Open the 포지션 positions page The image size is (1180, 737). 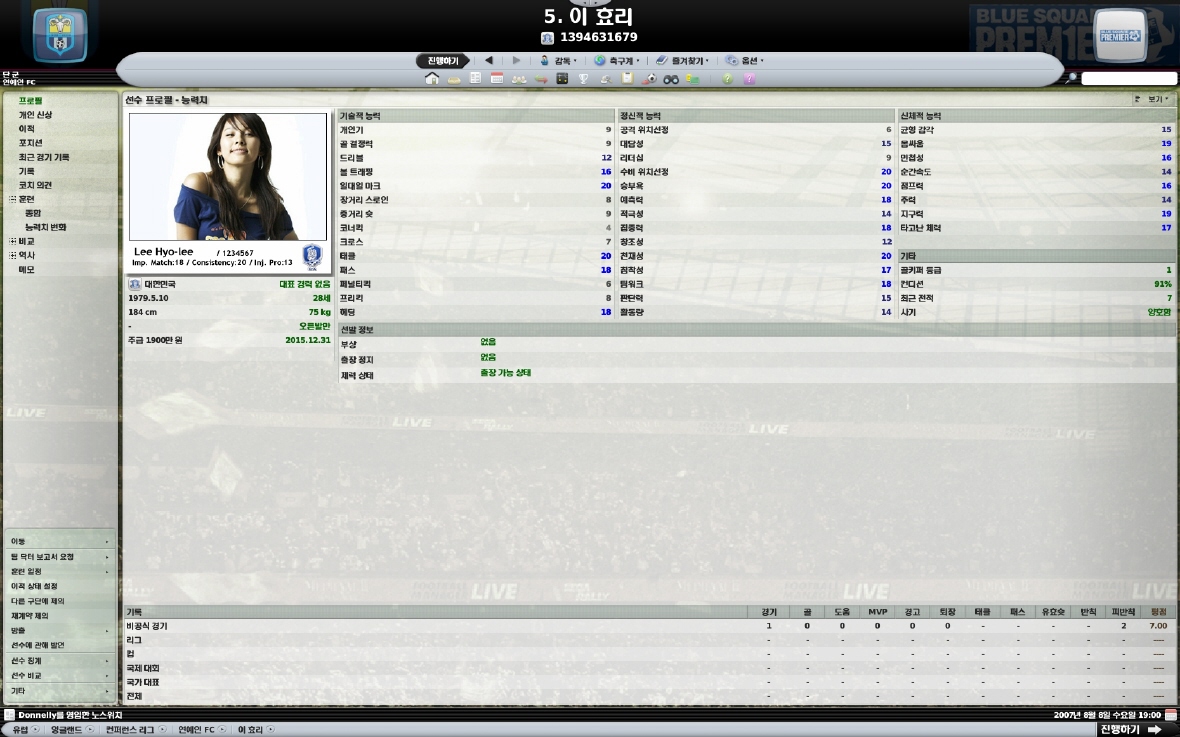[x=30, y=143]
